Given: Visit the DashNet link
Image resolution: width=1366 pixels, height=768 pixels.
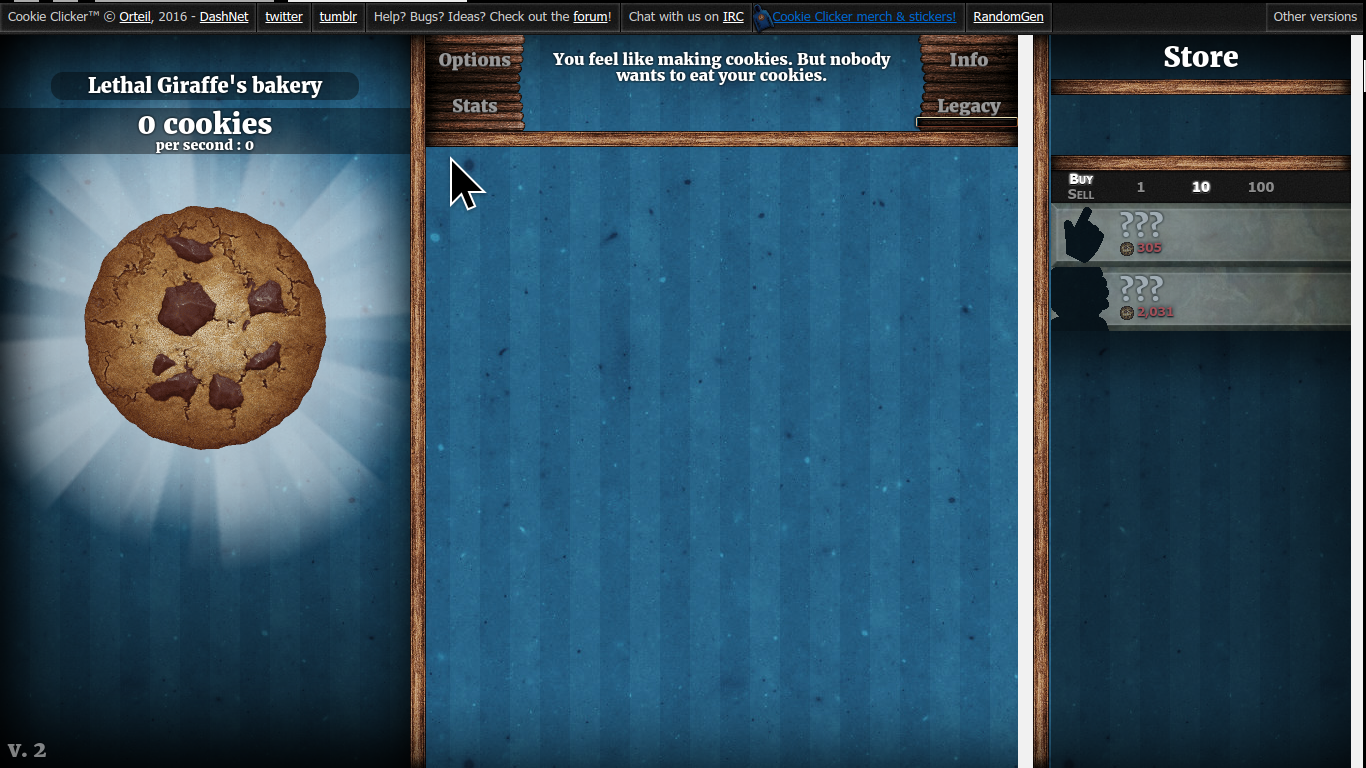Looking at the screenshot, I should [x=224, y=16].
